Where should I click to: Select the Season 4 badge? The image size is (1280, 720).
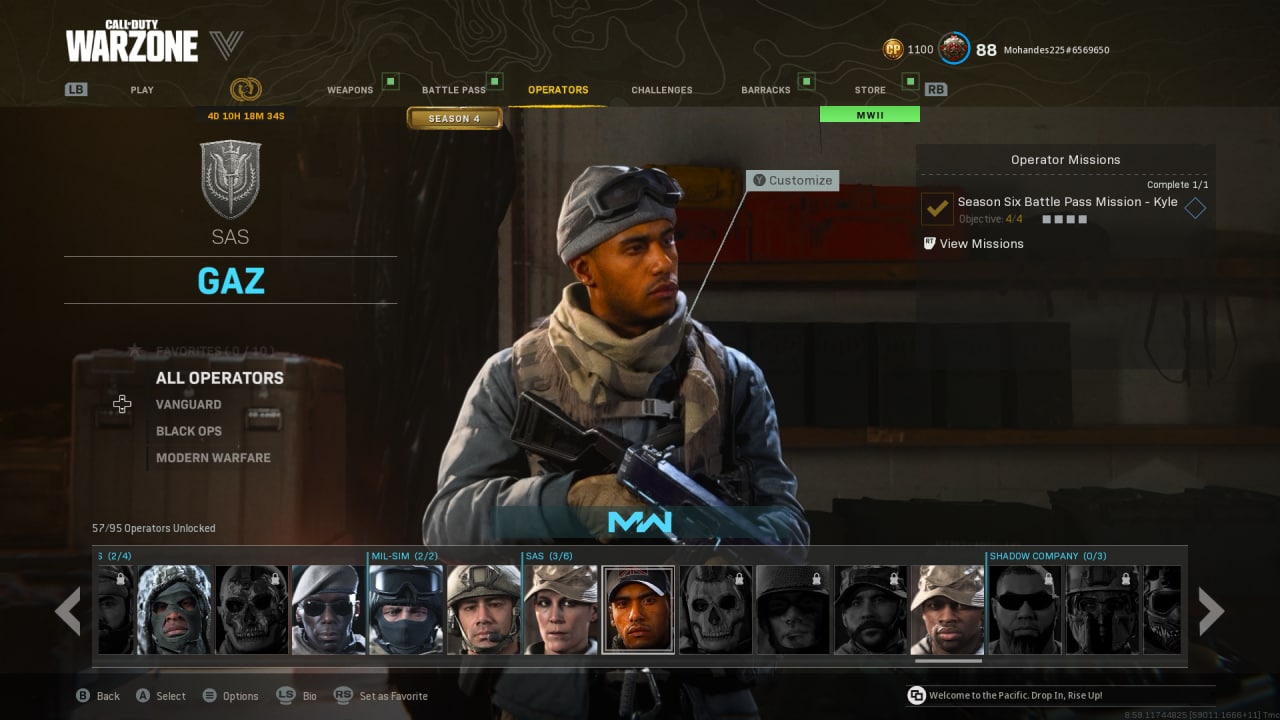455,118
